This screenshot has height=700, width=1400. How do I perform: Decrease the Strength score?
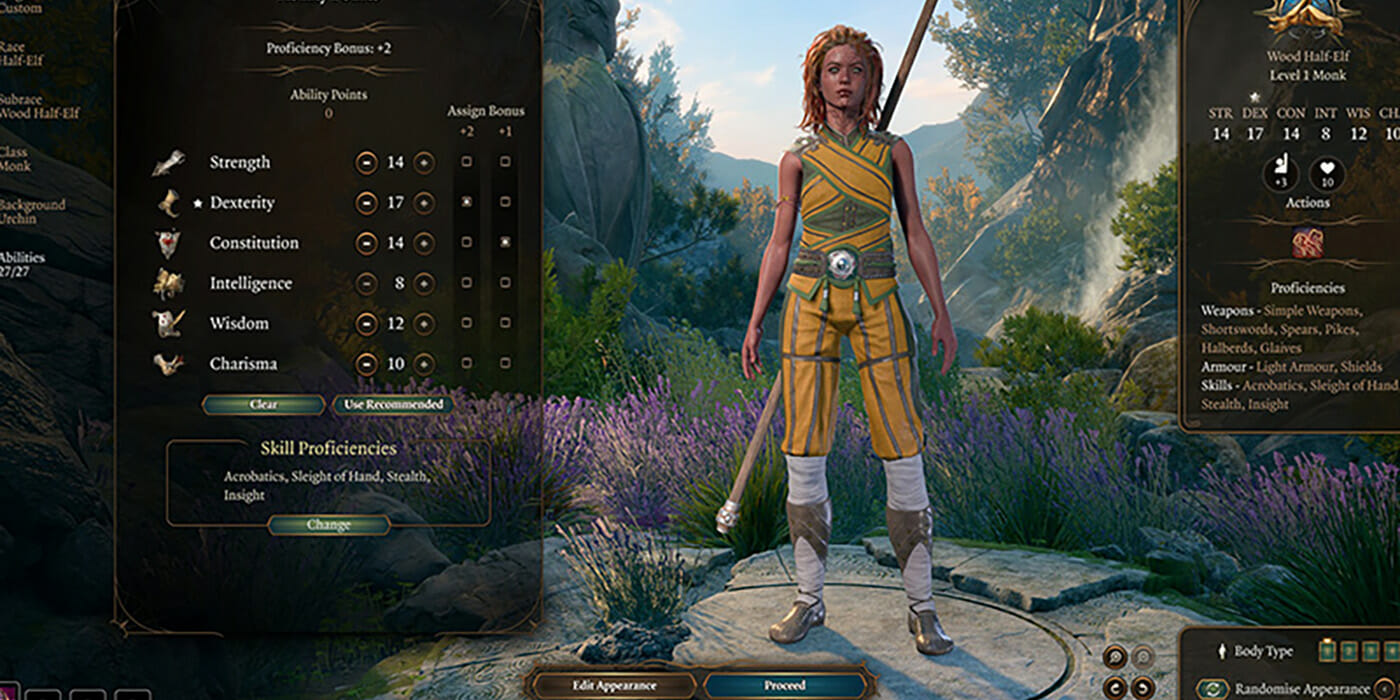tap(367, 162)
